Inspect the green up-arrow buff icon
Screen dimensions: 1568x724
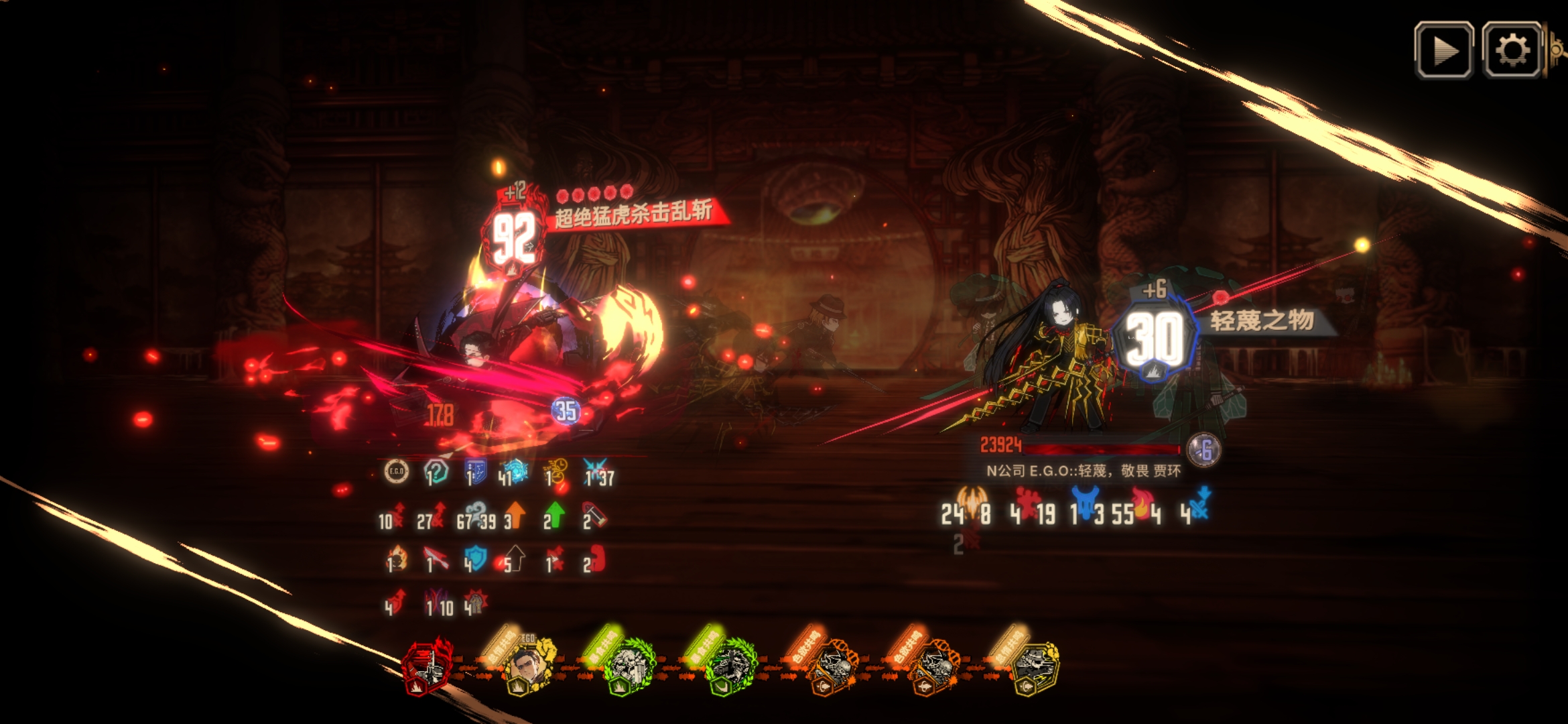[x=555, y=516]
